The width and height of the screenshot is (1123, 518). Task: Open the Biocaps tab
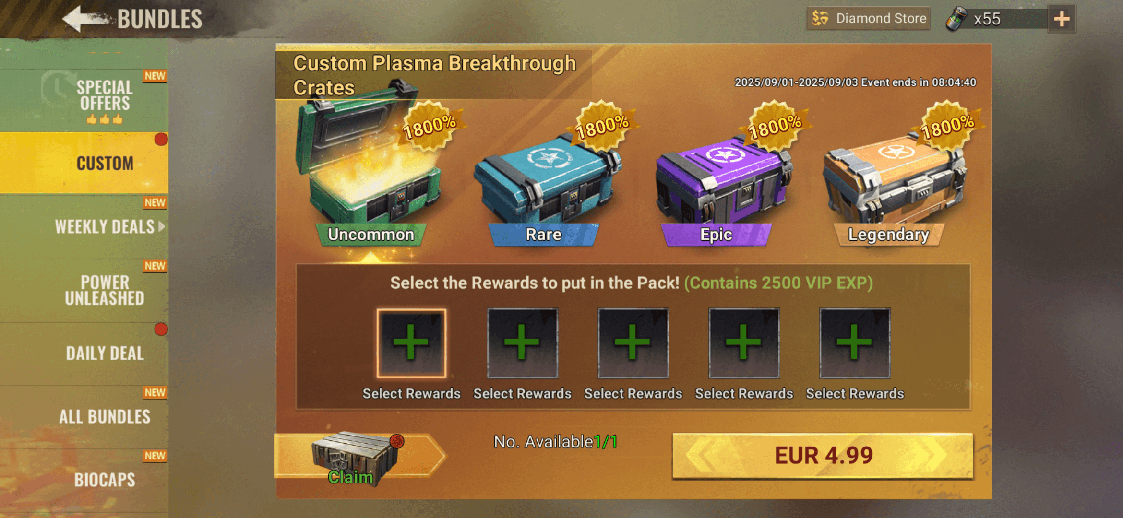point(104,480)
